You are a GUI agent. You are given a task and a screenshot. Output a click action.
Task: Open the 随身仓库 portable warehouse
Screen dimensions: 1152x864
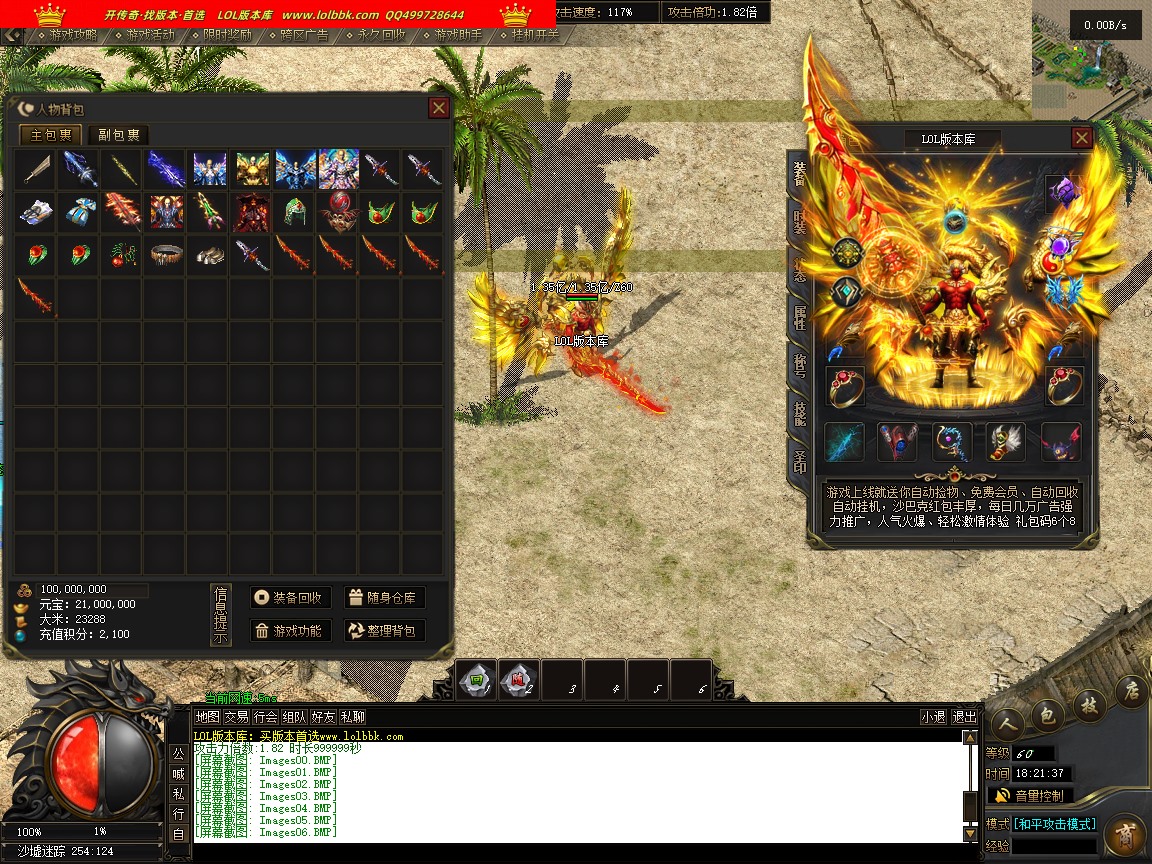(x=385, y=598)
